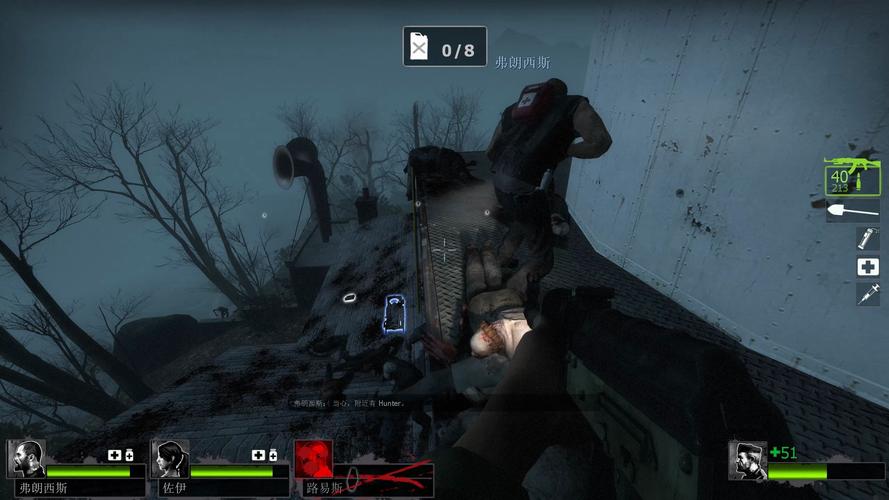Click the red portrait of 路易斯

[313, 459]
